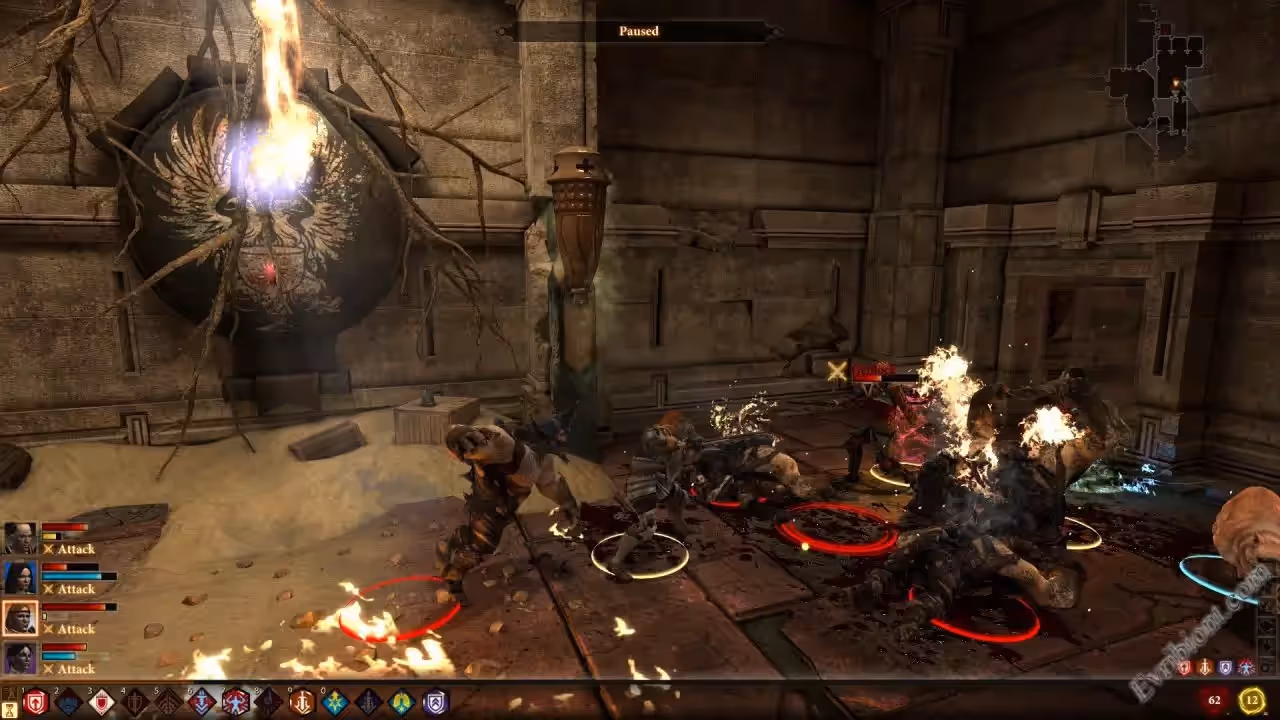This screenshot has width=1280, height=720.
Task: Trigger the red hexagon figure ability in slot 7
Action: [236, 702]
